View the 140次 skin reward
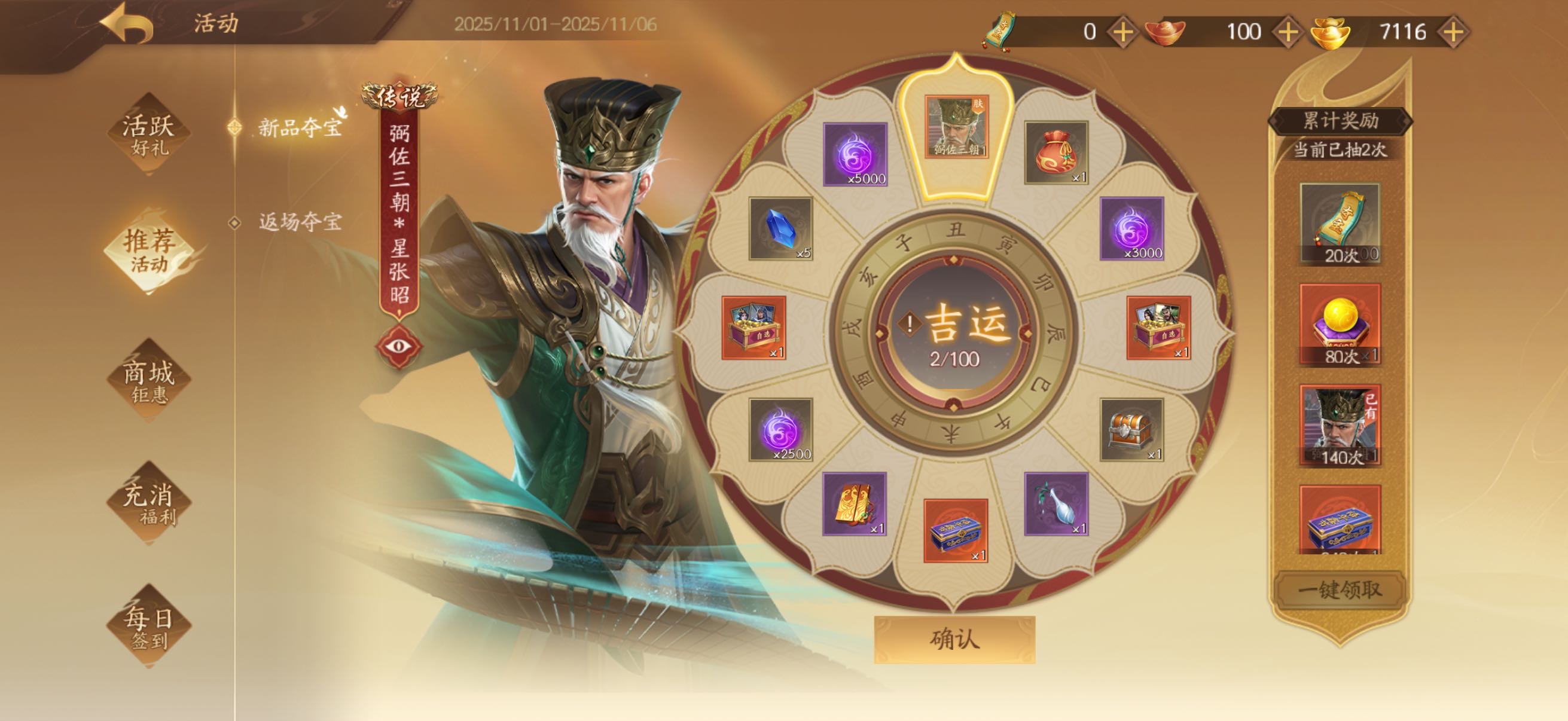Viewport: 1568px width, 721px height. [x=1340, y=425]
